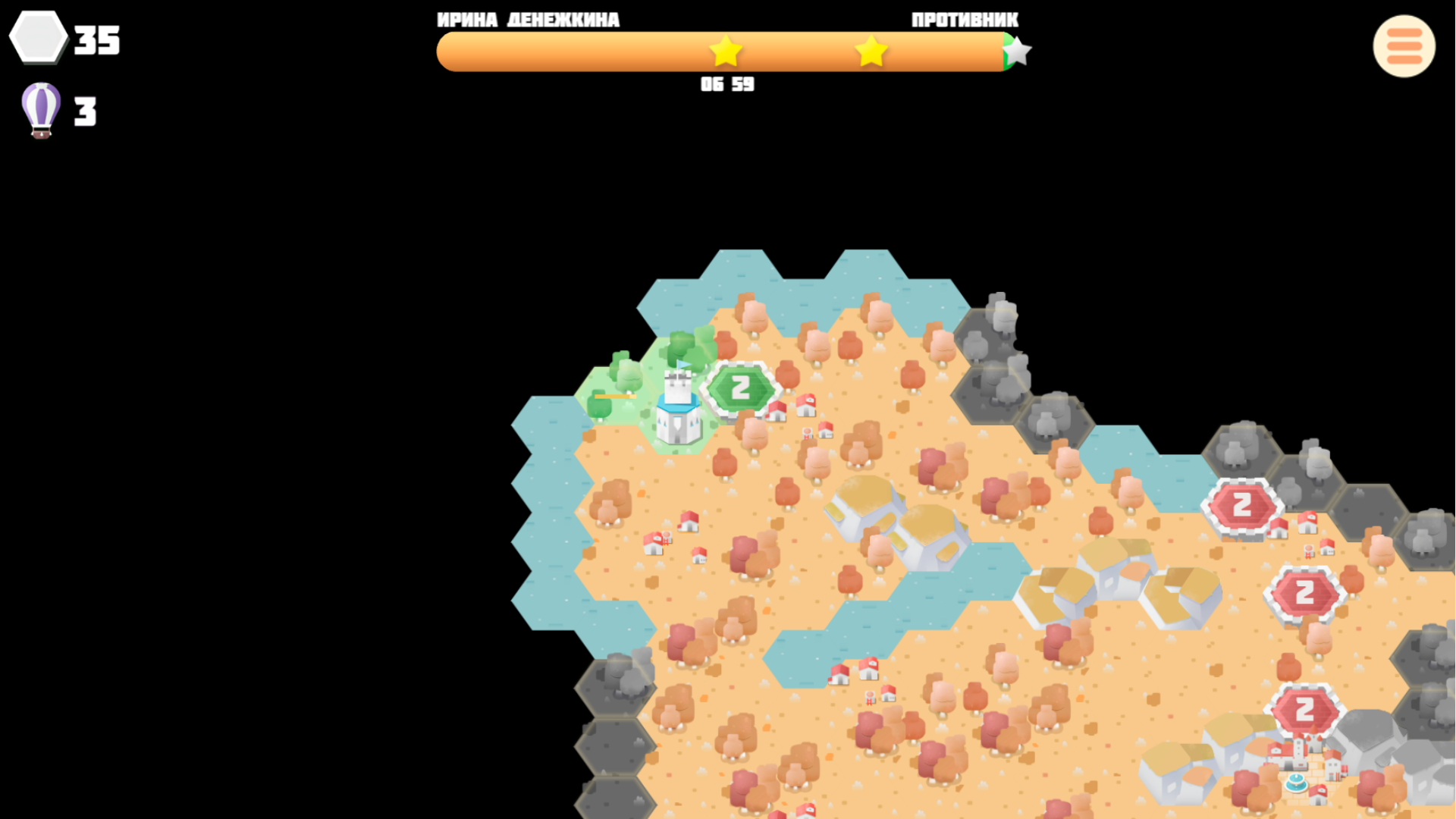The height and width of the screenshot is (819, 1456).
Task: Select the green level 2 city badge
Action: [x=741, y=387]
